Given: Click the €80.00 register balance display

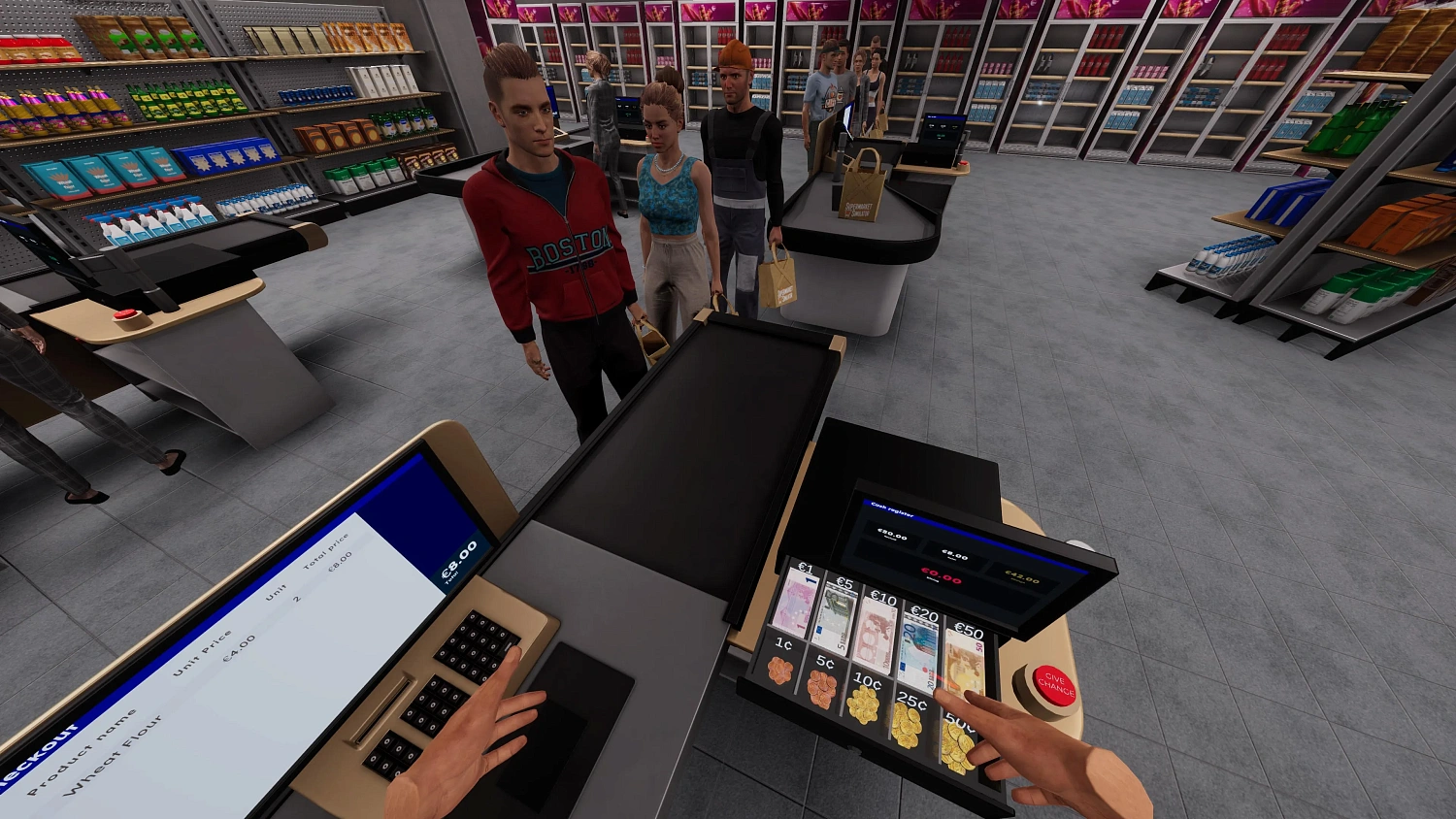Looking at the screenshot, I should click(x=890, y=534).
